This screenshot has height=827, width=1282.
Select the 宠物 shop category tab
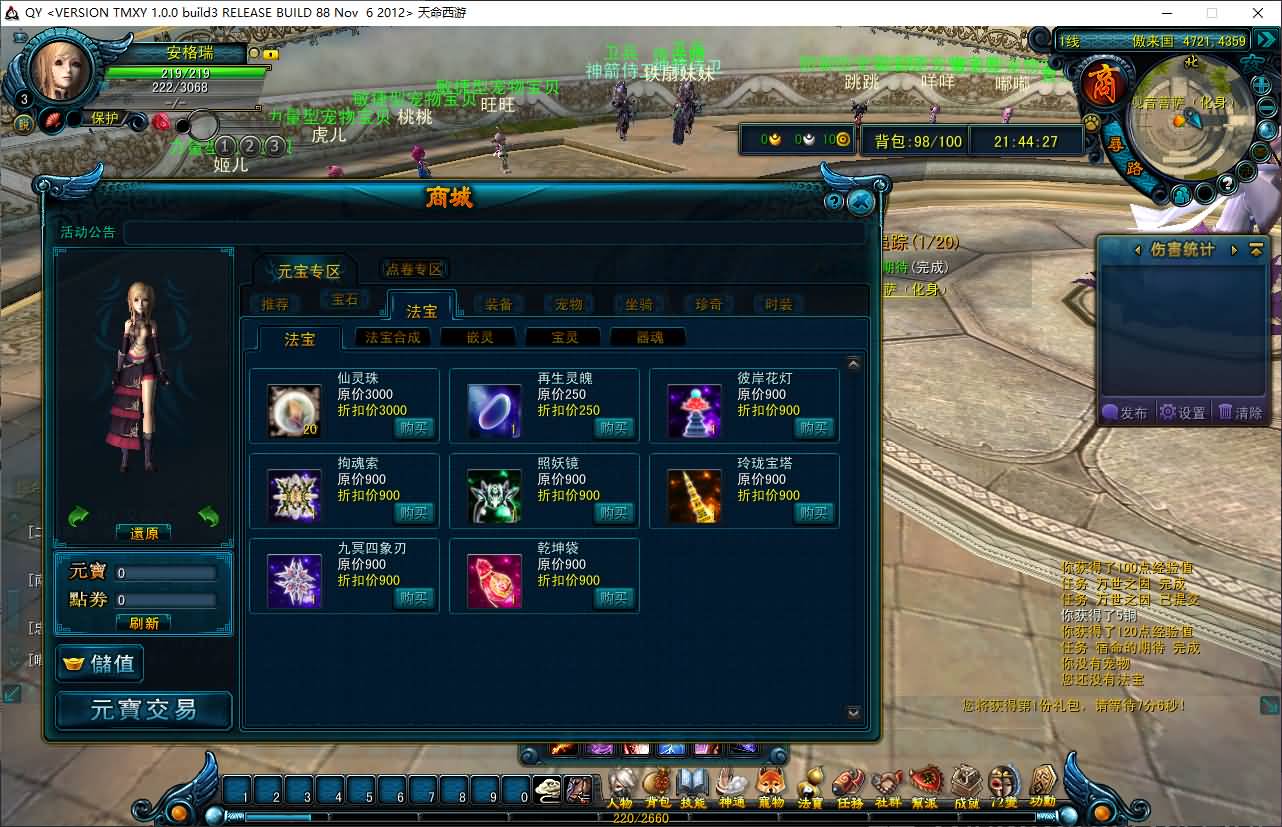tap(569, 304)
